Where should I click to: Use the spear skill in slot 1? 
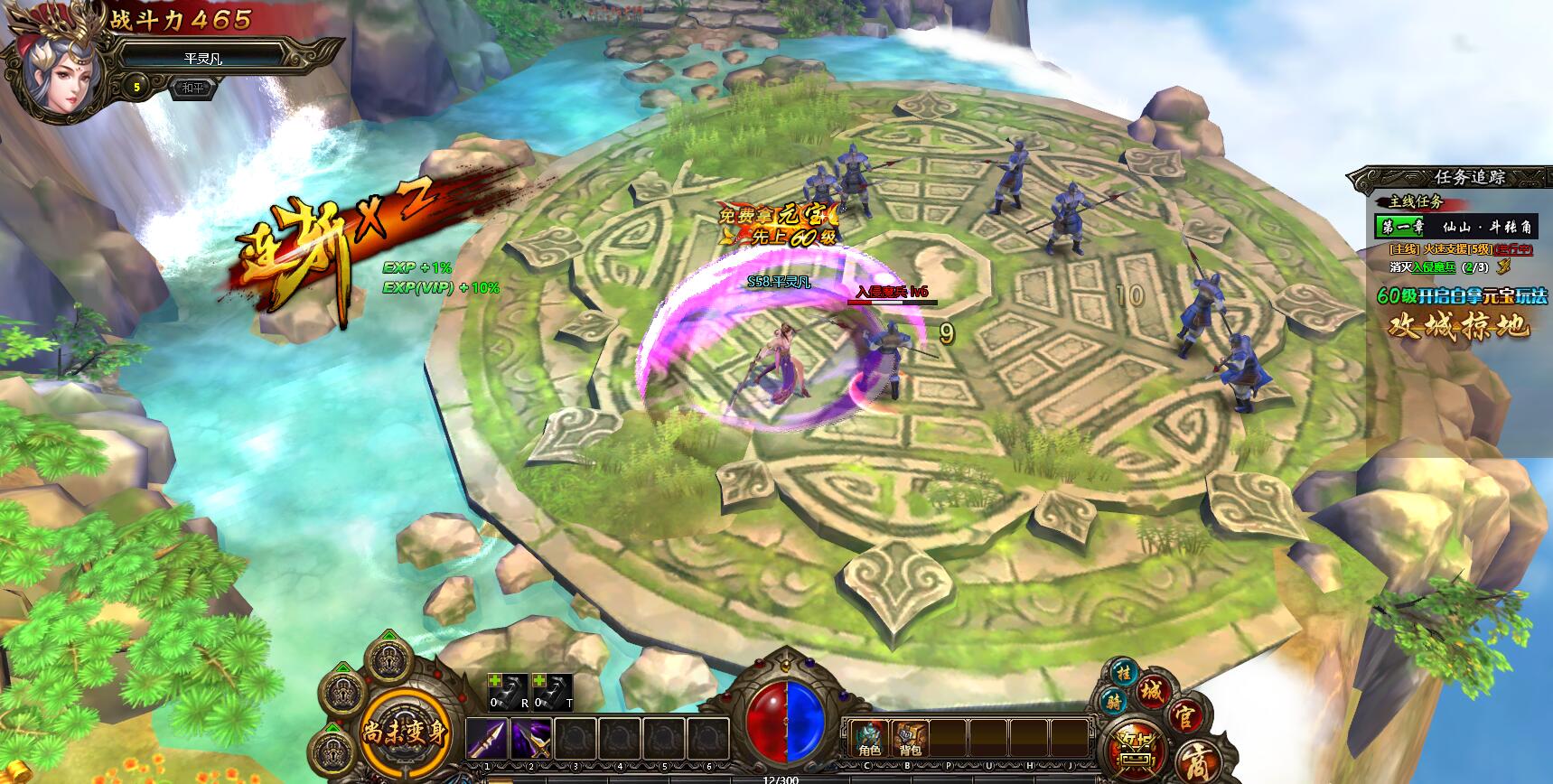(x=486, y=741)
